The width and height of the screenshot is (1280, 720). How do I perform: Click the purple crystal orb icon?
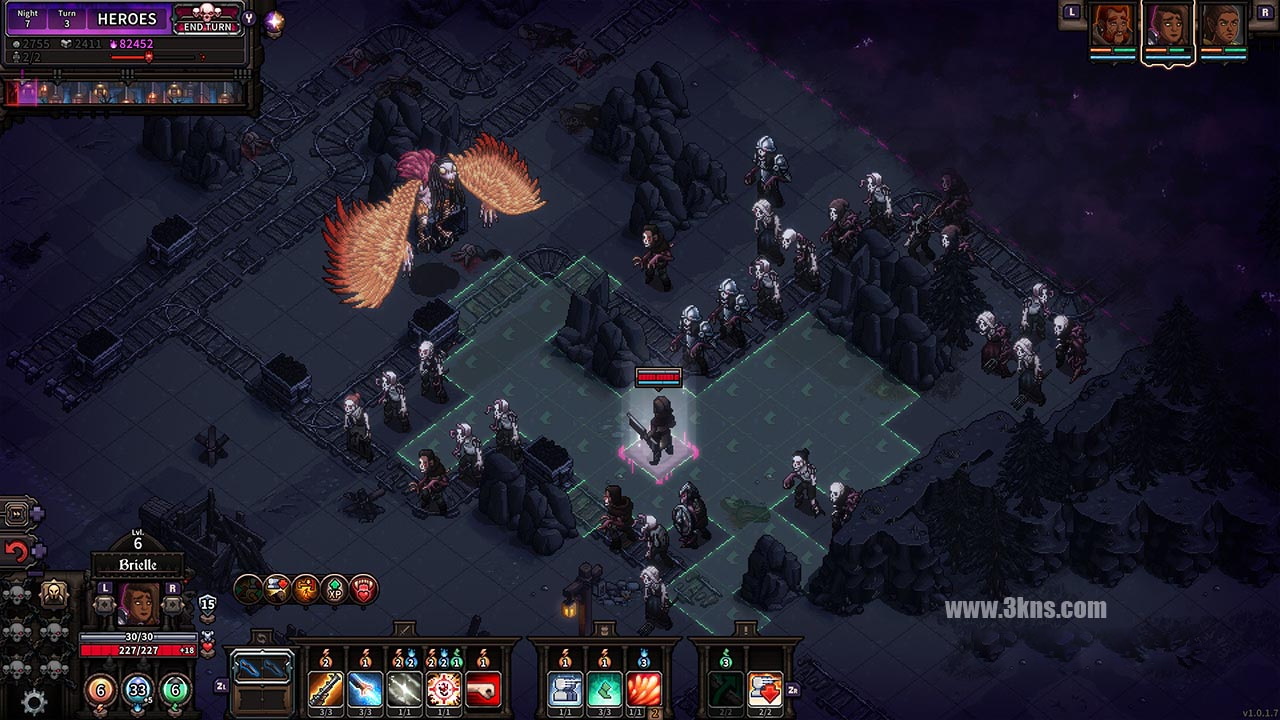point(273,21)
